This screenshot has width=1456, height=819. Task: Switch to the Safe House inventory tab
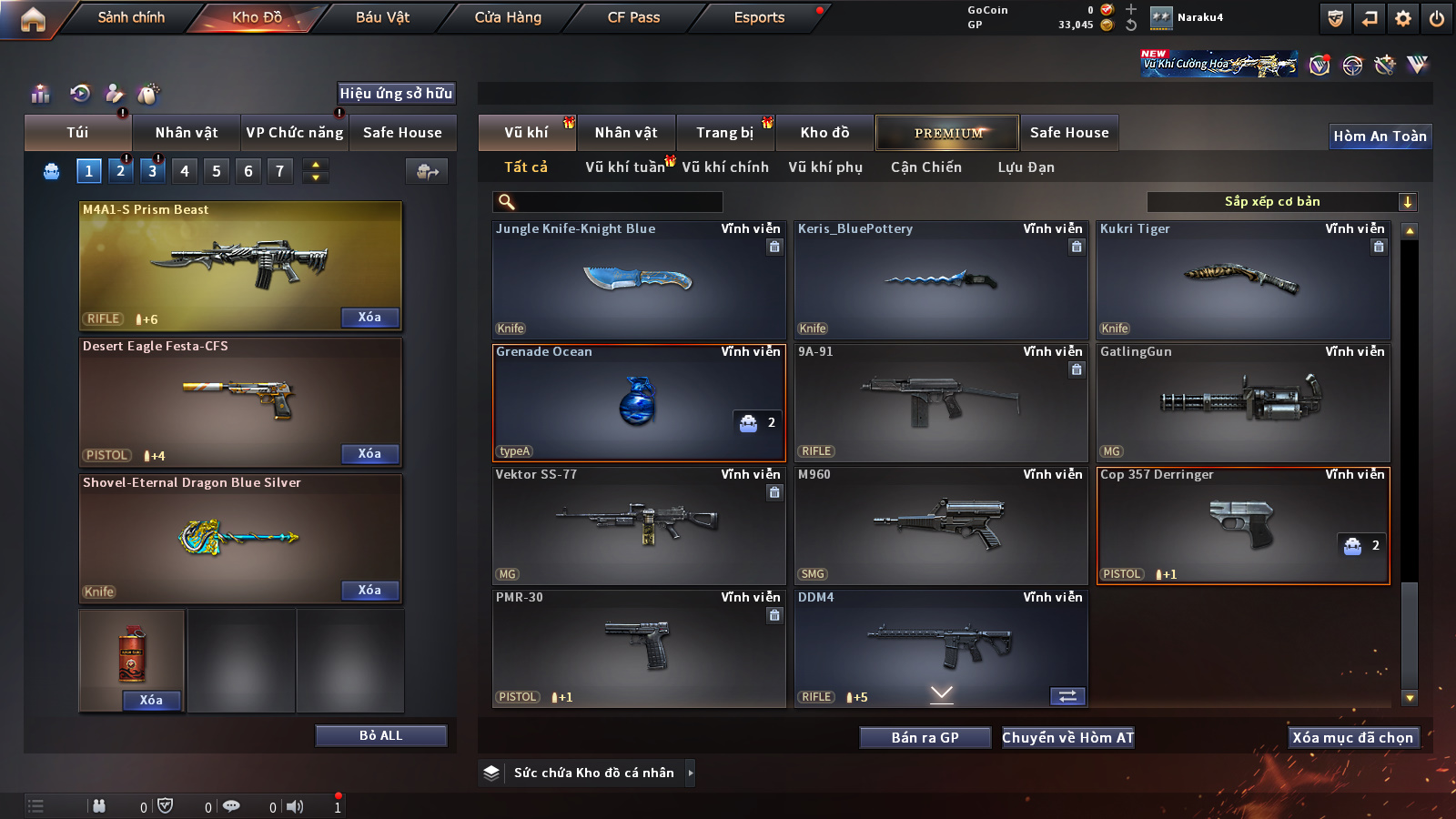(1069, 133)
